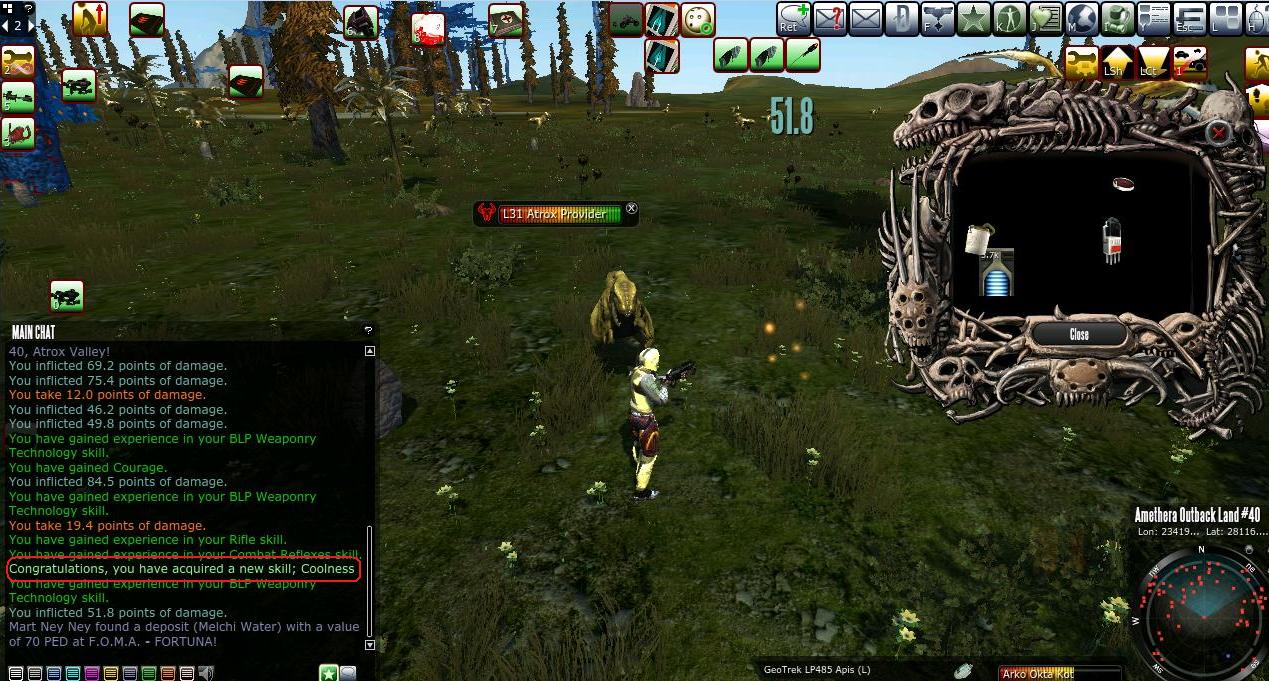The width and height of the screenshot is (1269, 681).
Task: Open the globe map icon
Action: pyautogui.click(x=1082, y=18)
